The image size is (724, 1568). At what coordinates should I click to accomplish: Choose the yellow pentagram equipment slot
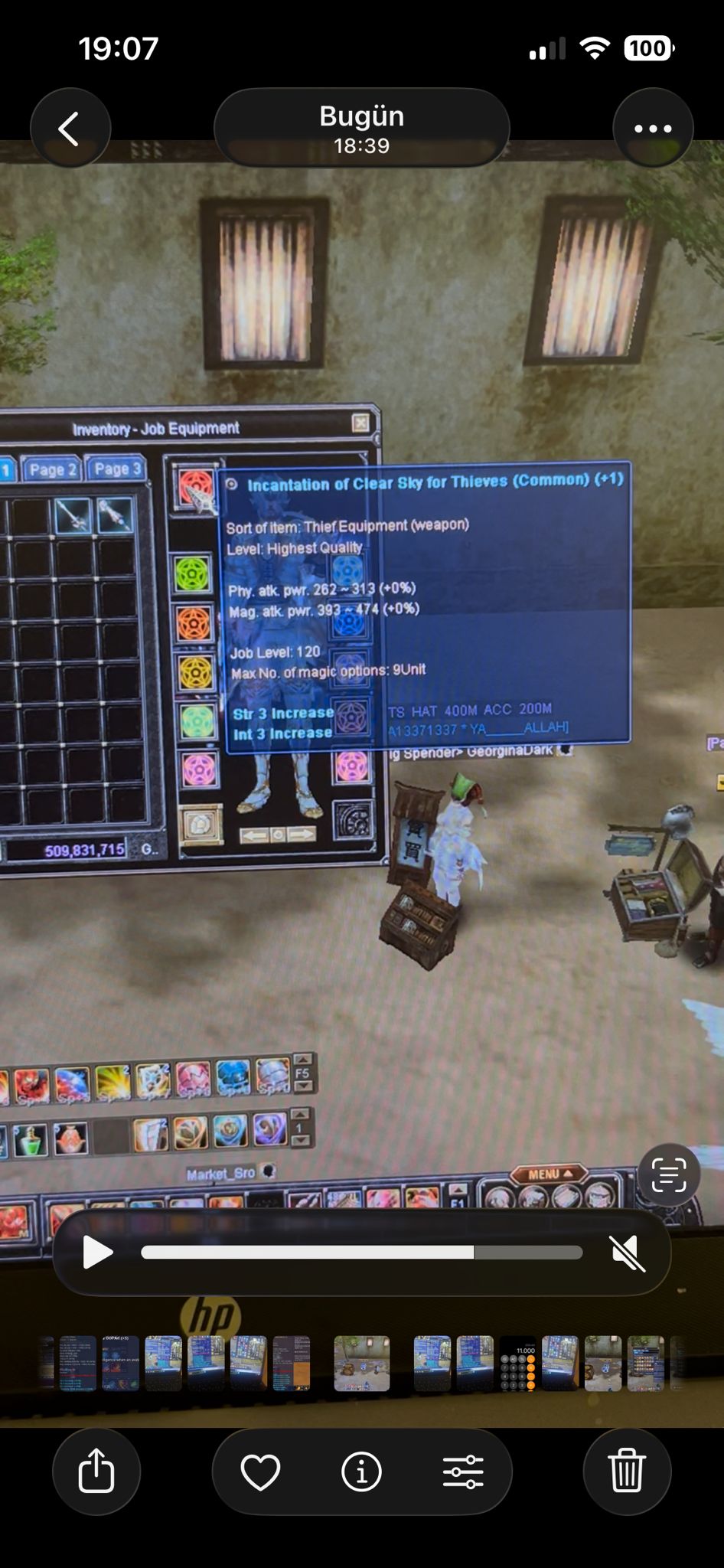click(196, 673)
